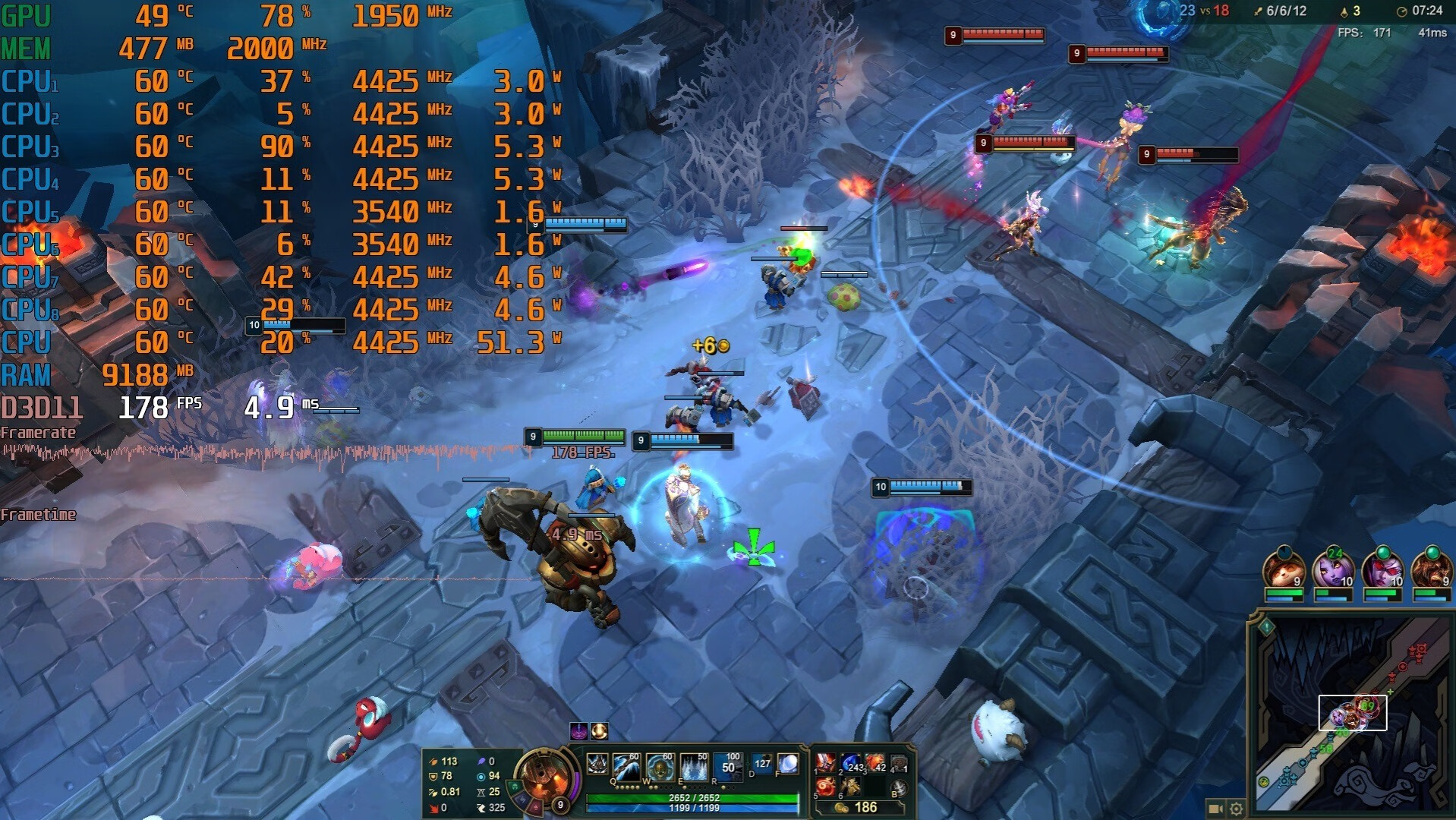Ping using the minimap alert diamond

1266,627
